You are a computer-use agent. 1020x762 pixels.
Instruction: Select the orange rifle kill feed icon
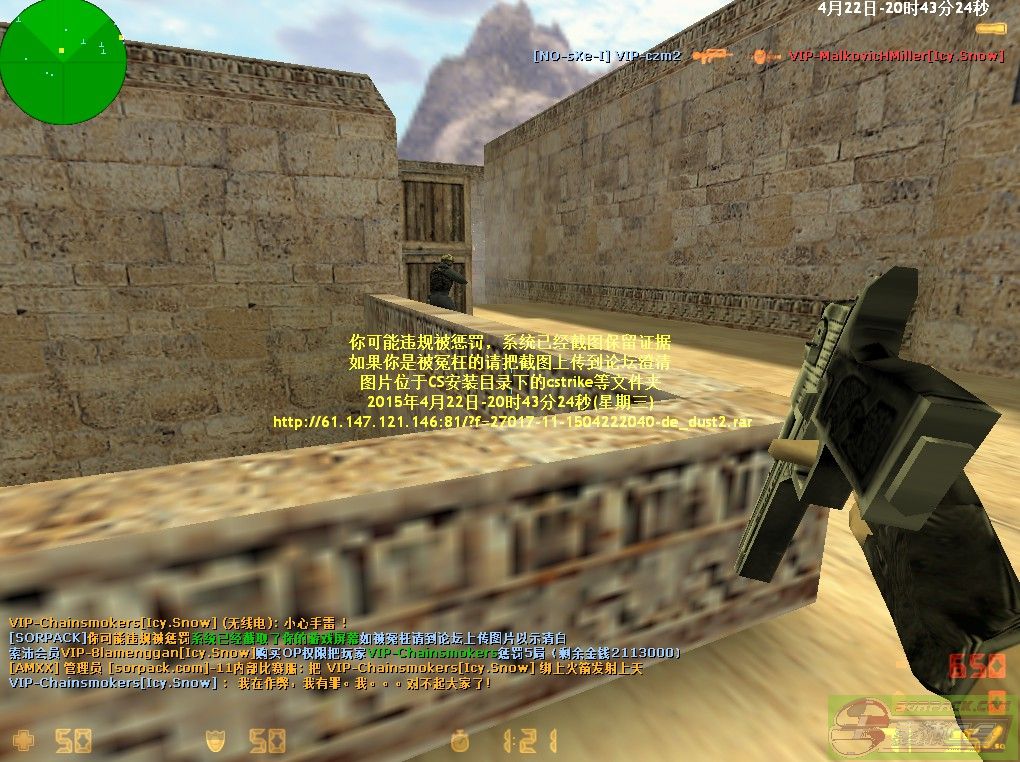click(x=712, y=56)
